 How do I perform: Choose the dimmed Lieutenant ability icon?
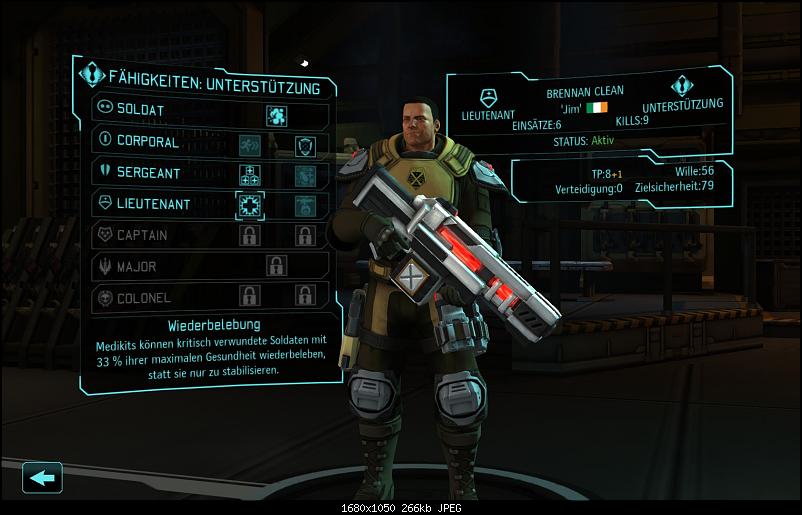click(305, 205)
